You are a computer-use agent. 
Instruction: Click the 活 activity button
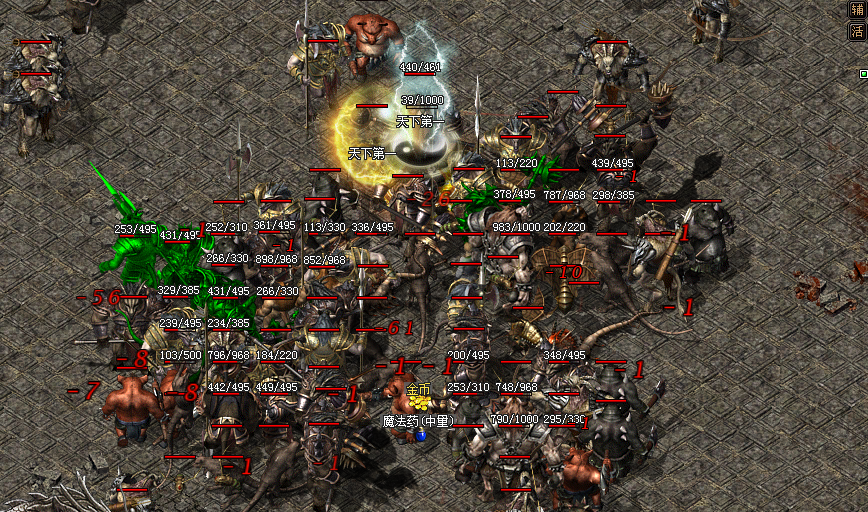[x=856, y=31]
